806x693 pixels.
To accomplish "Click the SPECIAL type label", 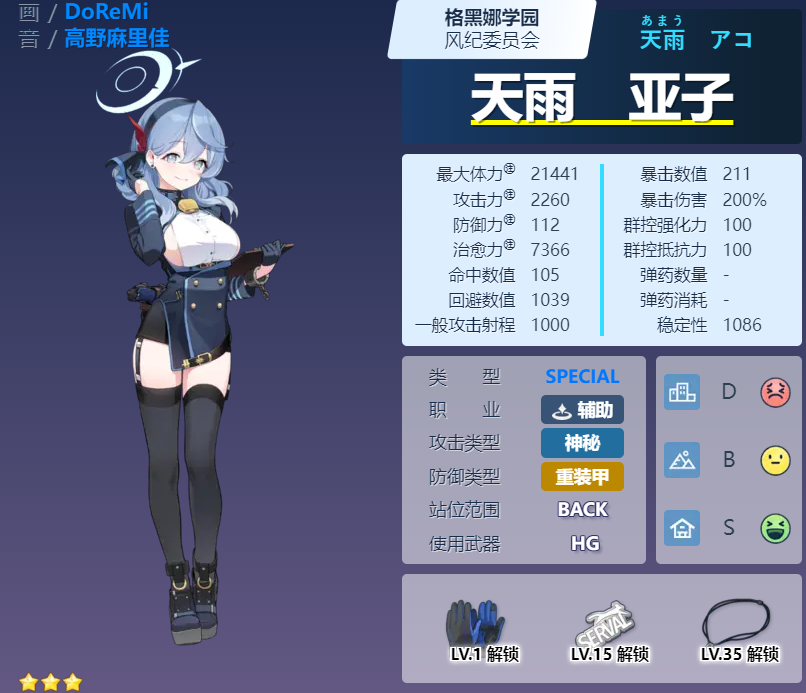I will (x=582, y=377).
